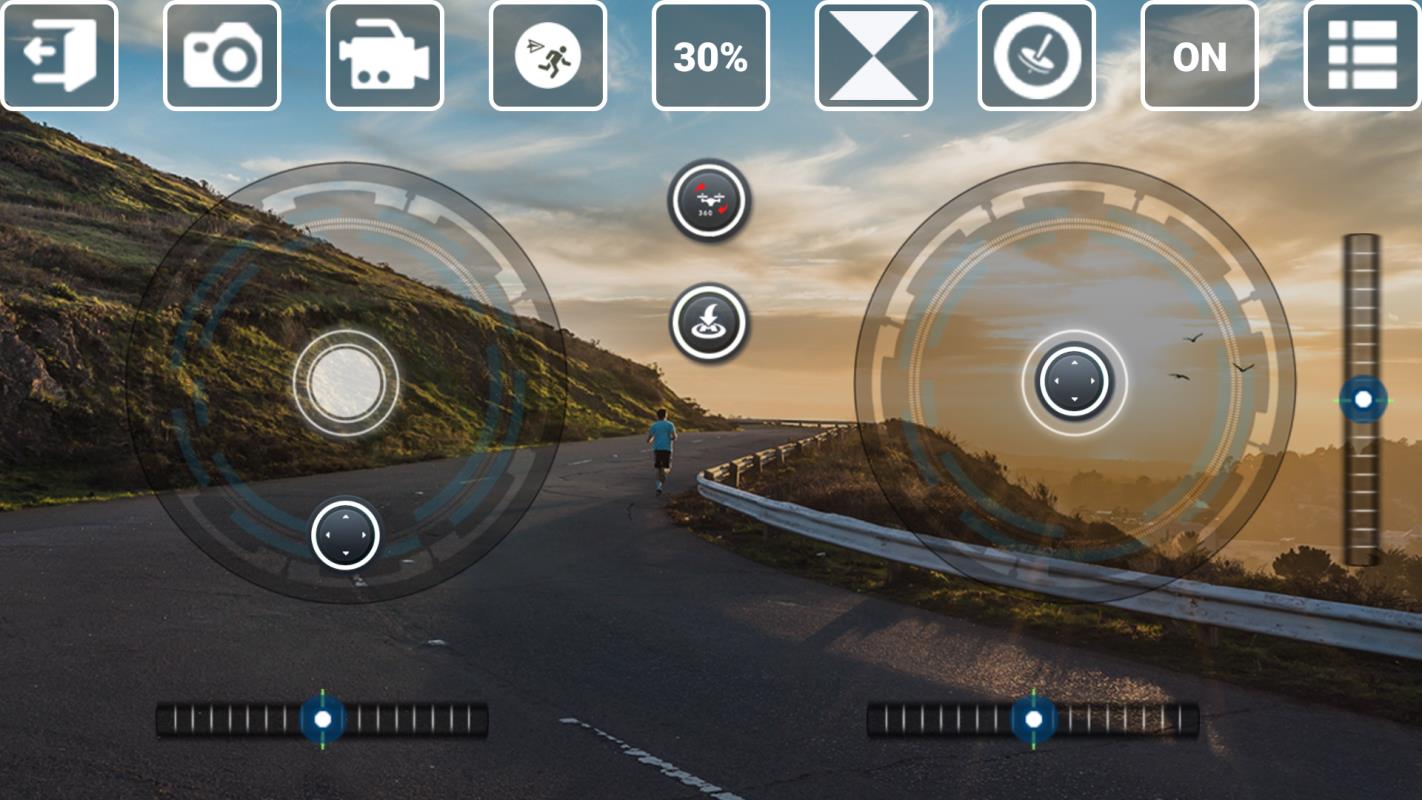
Task: Select the hourglass-shaped flip view button
Action: 874,56
